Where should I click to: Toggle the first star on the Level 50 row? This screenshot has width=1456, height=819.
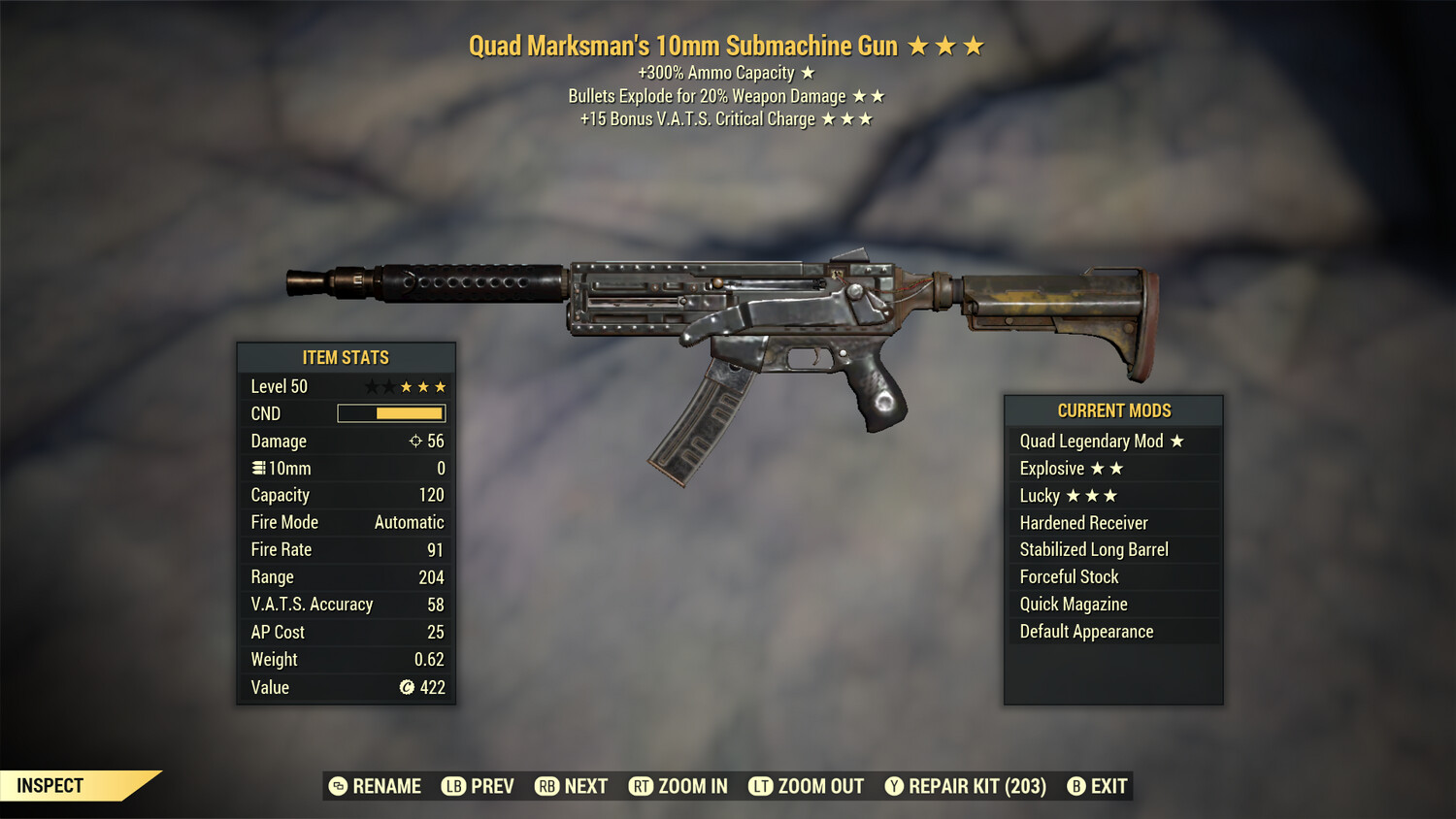click(x=370, y=385)
